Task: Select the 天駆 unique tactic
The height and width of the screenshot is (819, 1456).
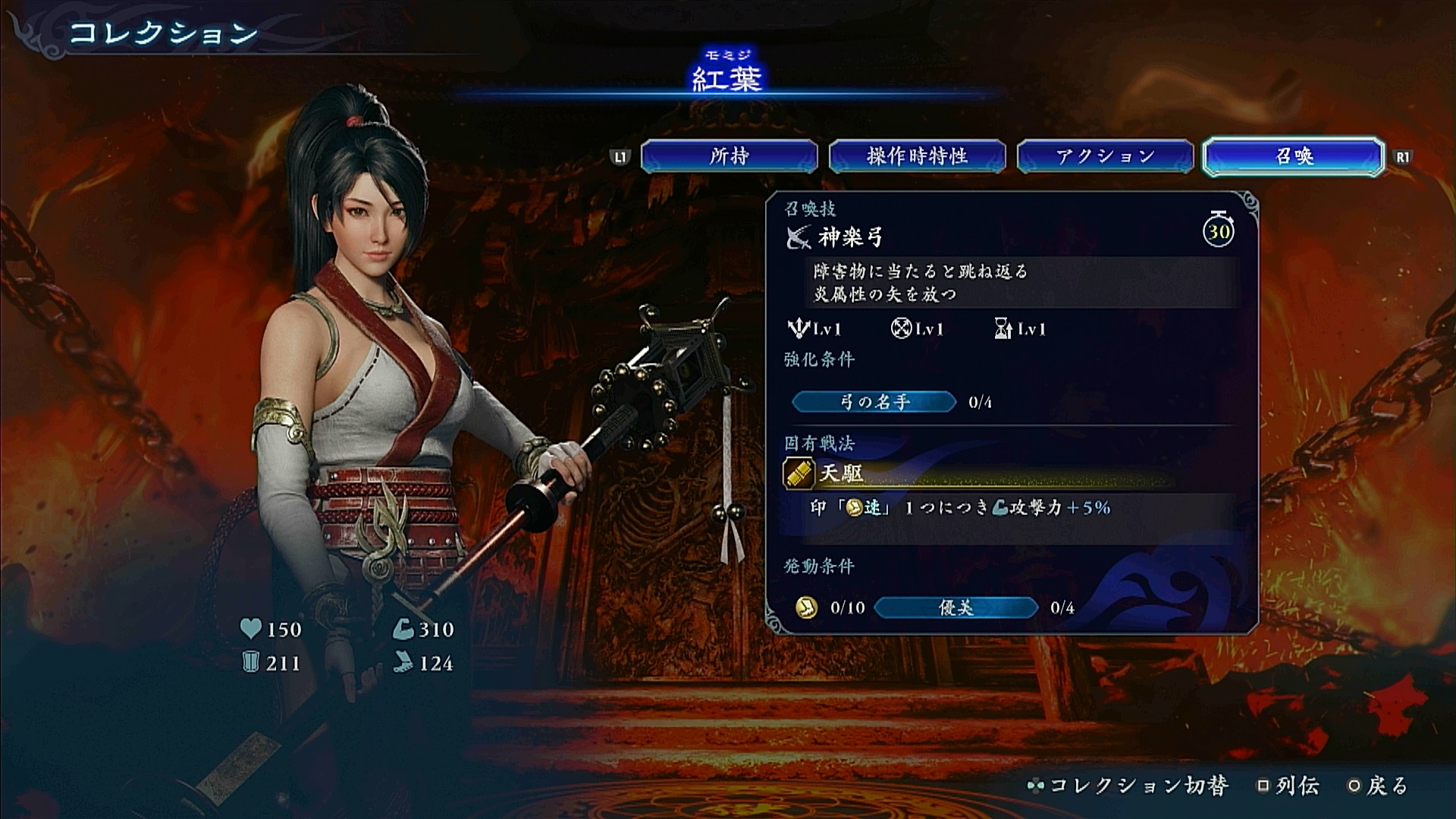Action: tap(841, 474)
